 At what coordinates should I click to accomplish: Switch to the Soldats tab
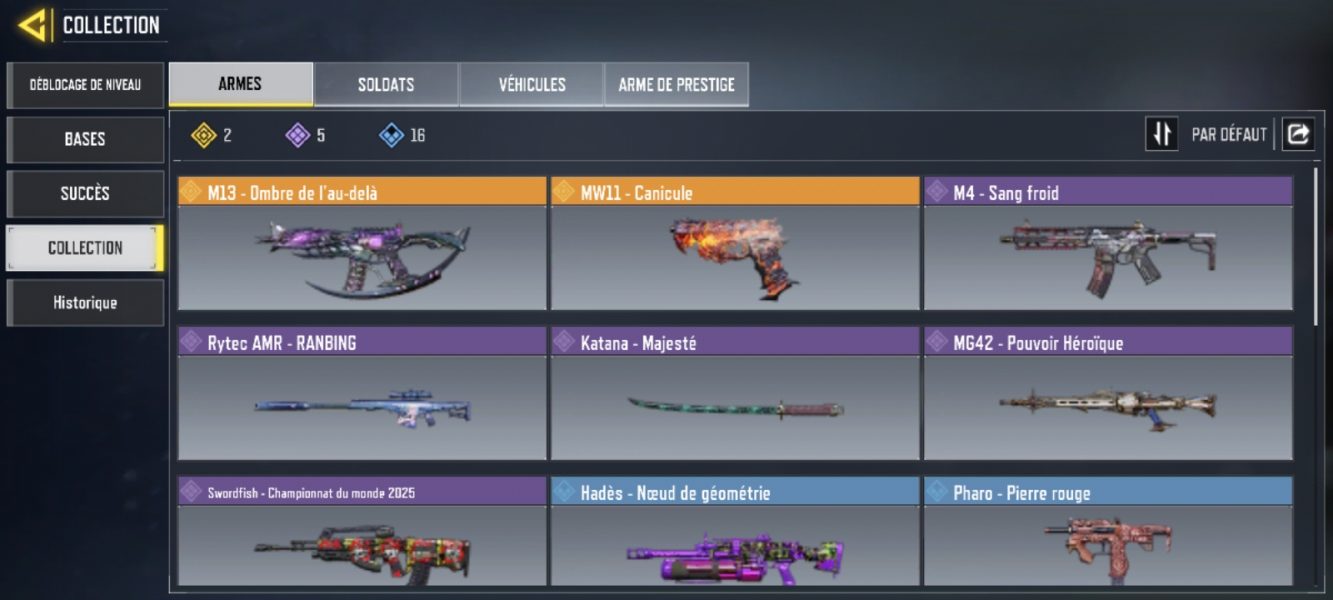(x=386, y=85)
